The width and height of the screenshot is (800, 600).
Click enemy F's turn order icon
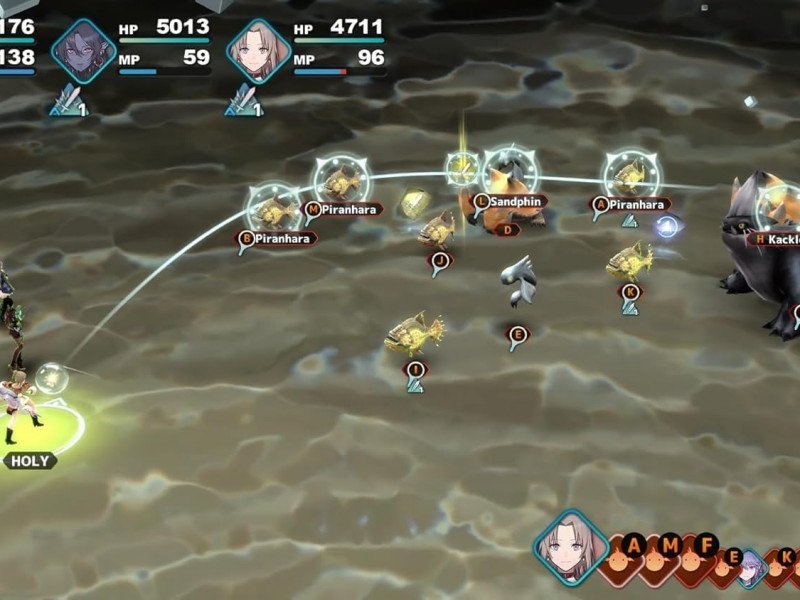pos(707,547)
